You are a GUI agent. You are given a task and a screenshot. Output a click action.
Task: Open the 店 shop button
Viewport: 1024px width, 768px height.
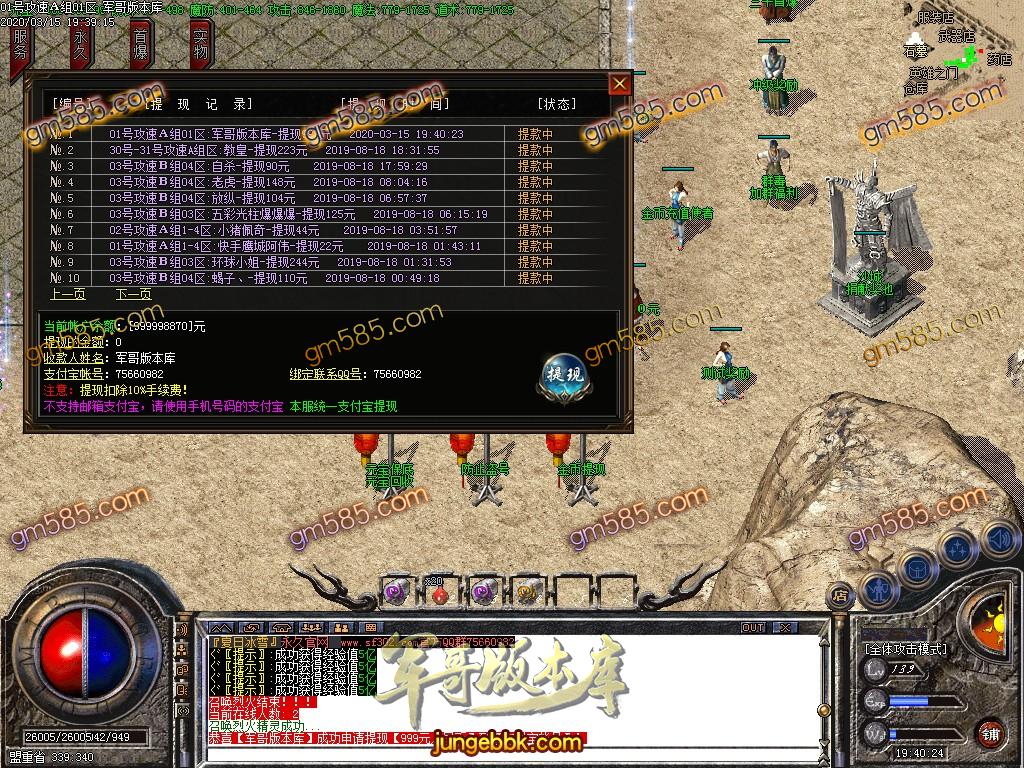click(x=841, y=597)
